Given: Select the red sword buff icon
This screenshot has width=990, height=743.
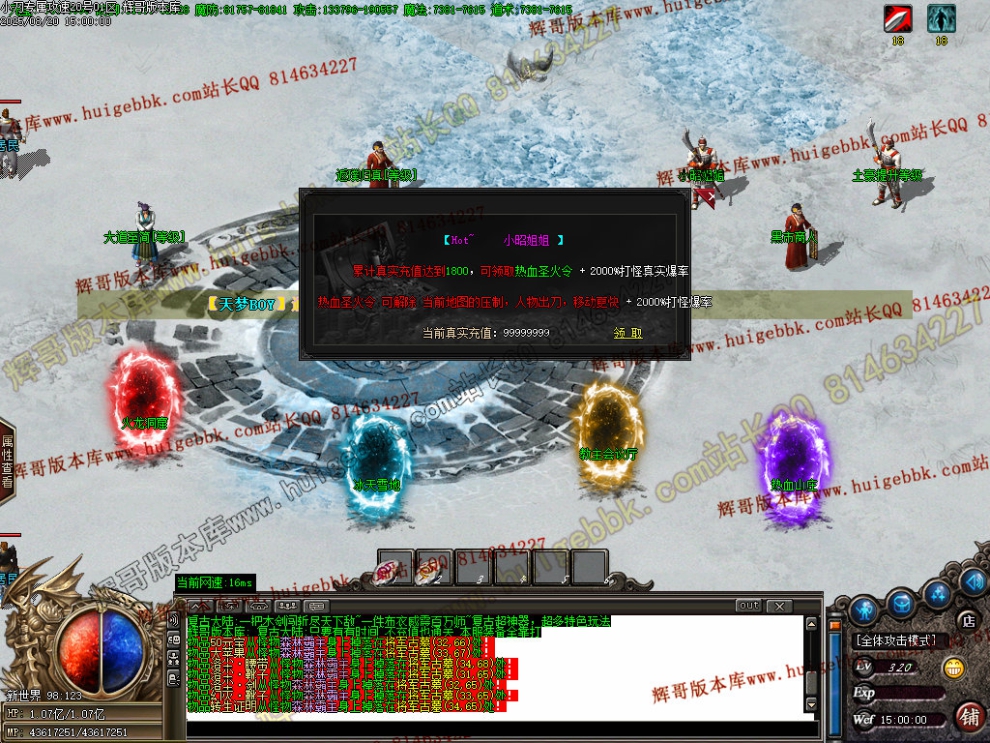Looking at the screenshot, I should (898, 18).
